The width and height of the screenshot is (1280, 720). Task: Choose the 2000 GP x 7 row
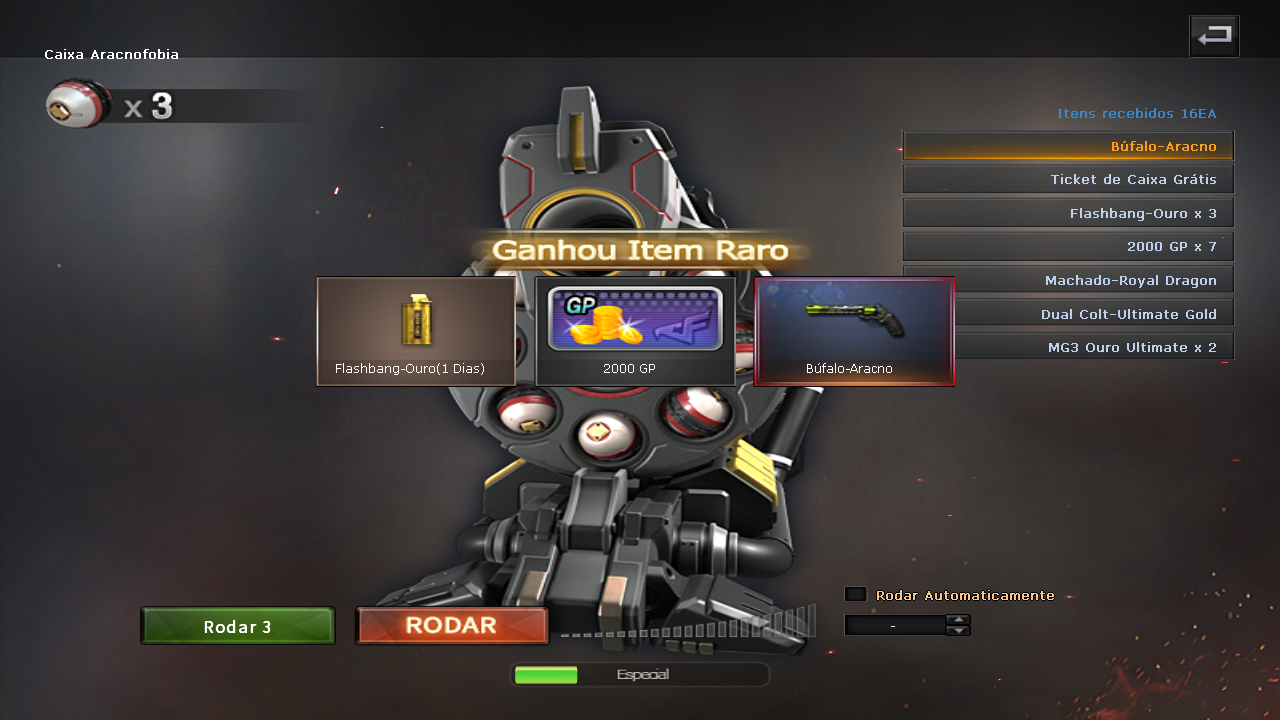click(x=1068, y=246)
